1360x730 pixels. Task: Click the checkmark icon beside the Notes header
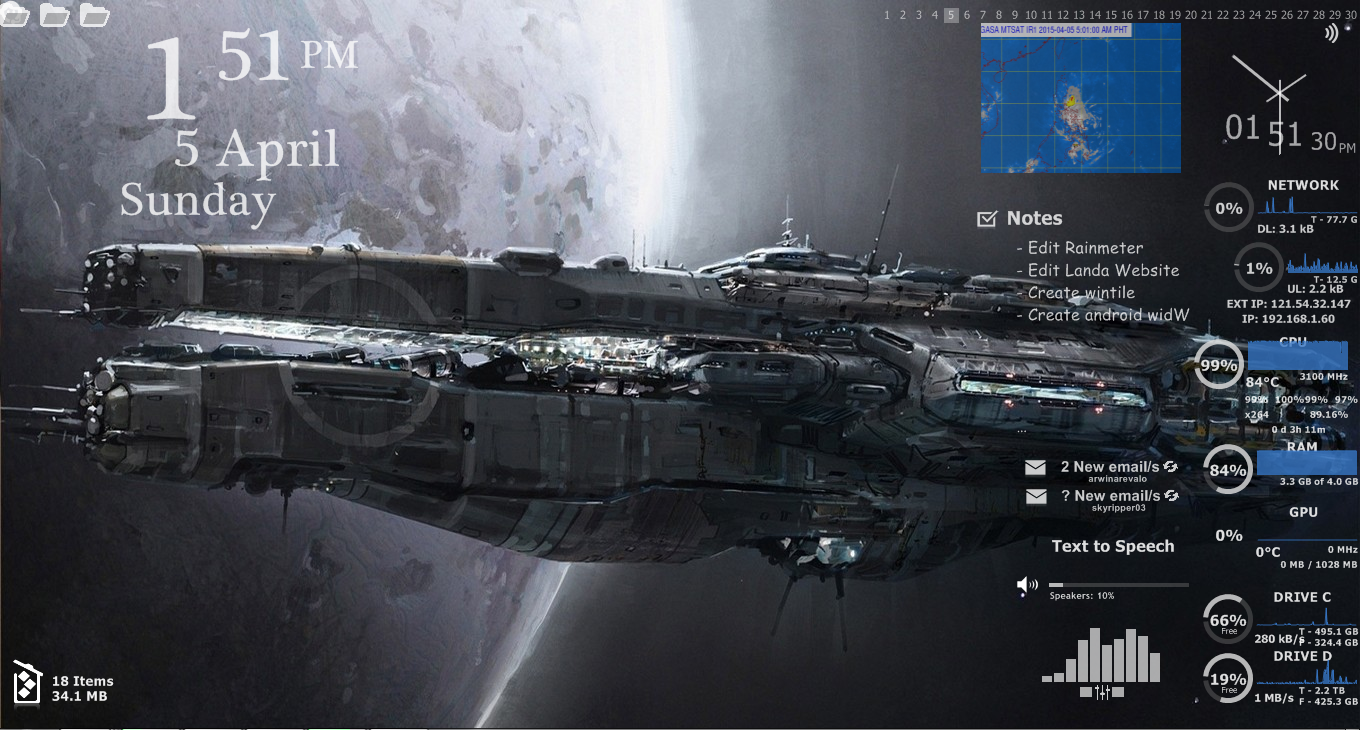986,217
